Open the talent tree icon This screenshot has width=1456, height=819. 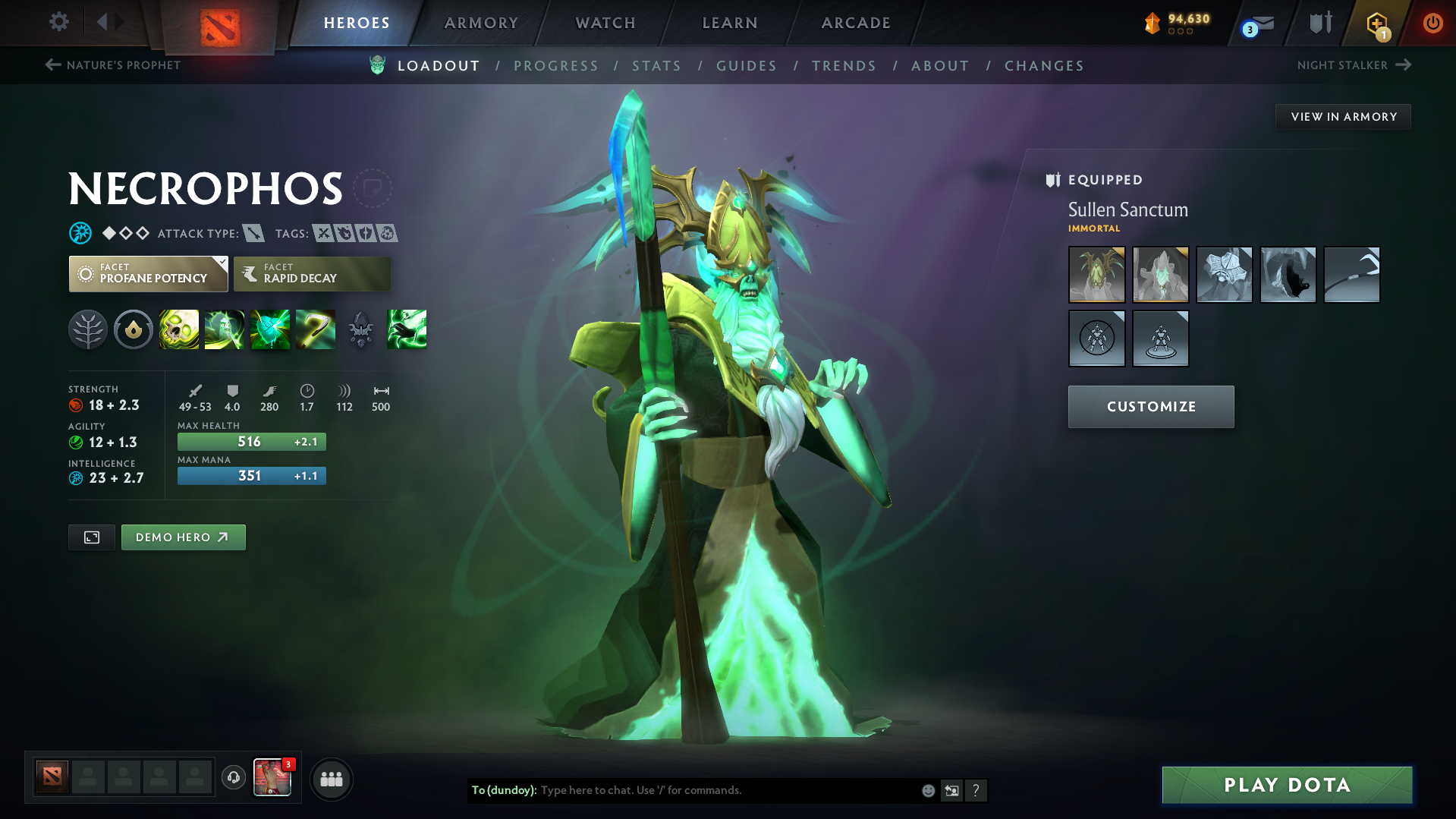coord(88,329)
